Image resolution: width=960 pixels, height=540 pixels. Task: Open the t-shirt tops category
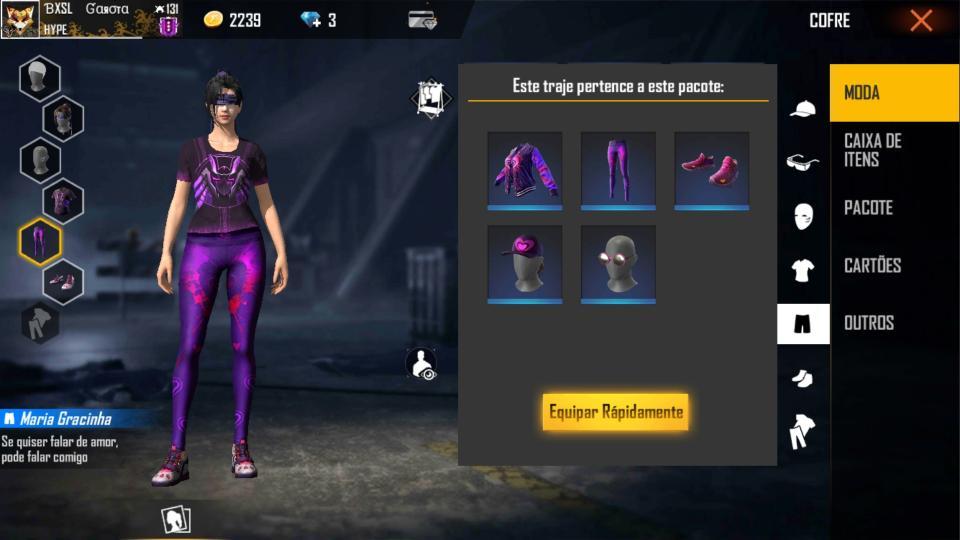(803, 270)
